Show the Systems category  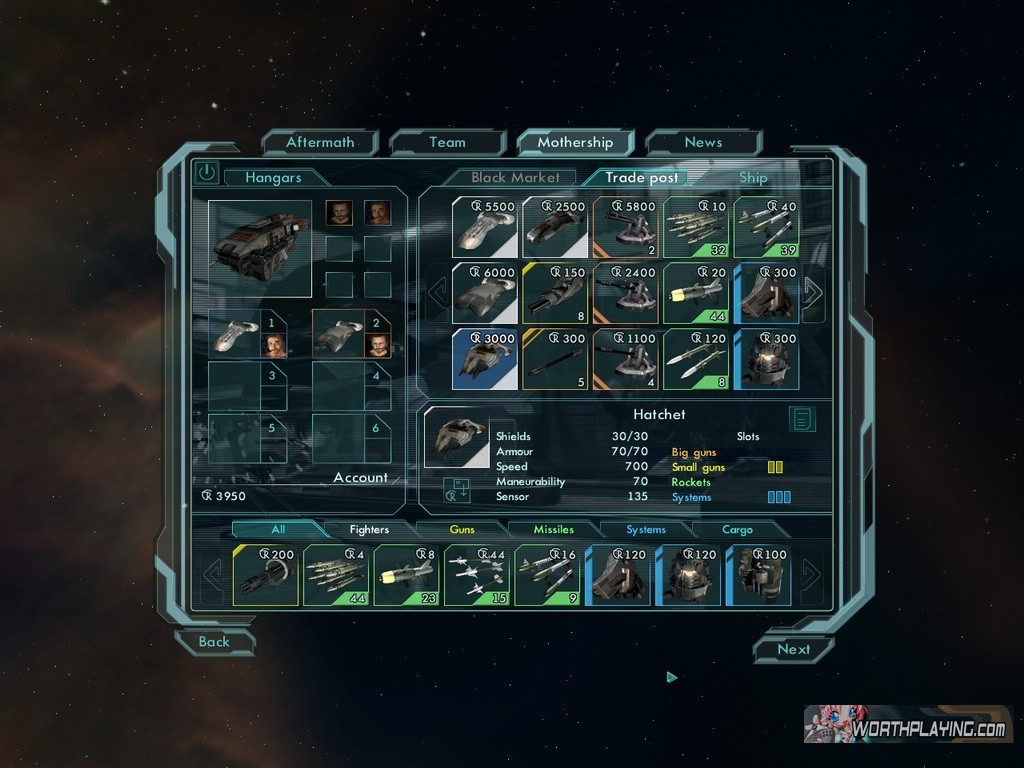(x=646, y=530)
